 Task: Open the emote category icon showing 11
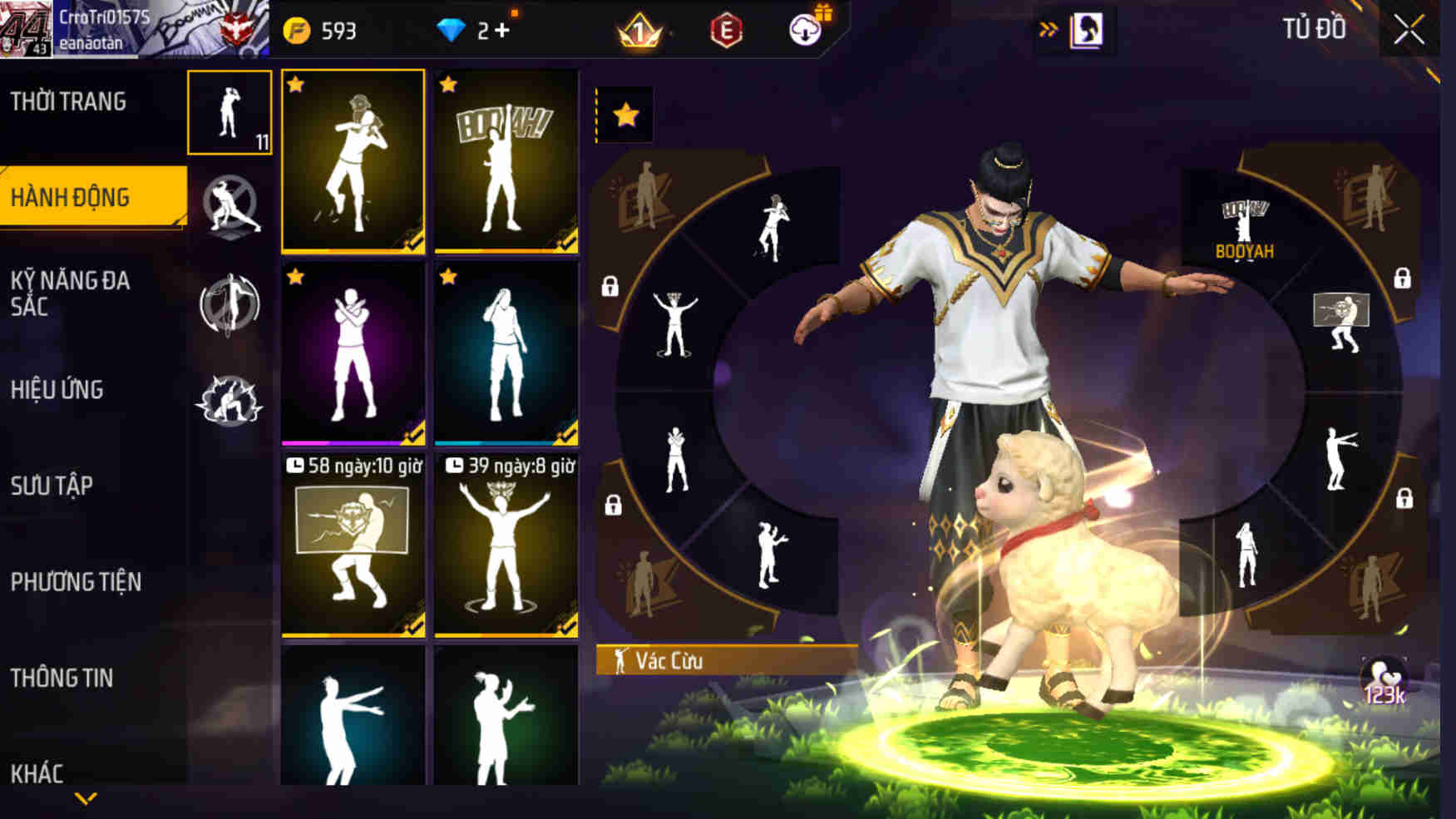pos(230,112)
